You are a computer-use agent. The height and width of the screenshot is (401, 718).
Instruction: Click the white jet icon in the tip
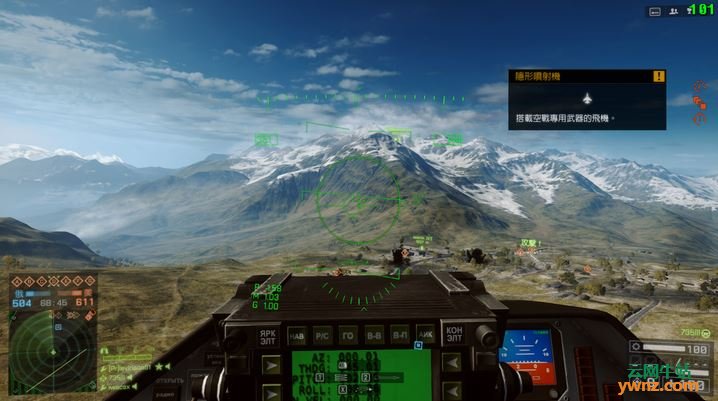click(587, 98)
